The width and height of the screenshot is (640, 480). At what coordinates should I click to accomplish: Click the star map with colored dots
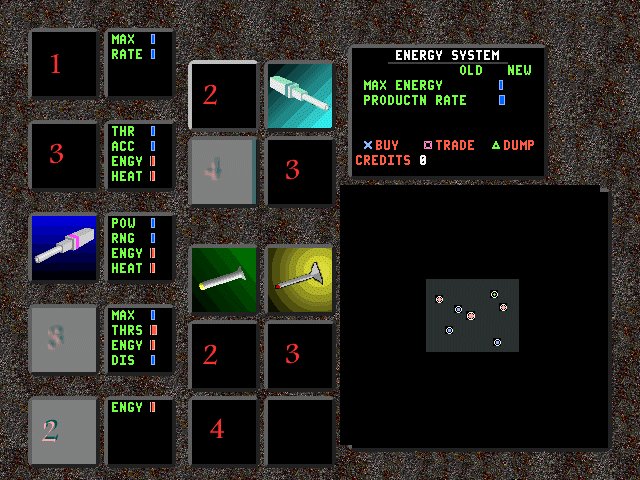(472, 315)
